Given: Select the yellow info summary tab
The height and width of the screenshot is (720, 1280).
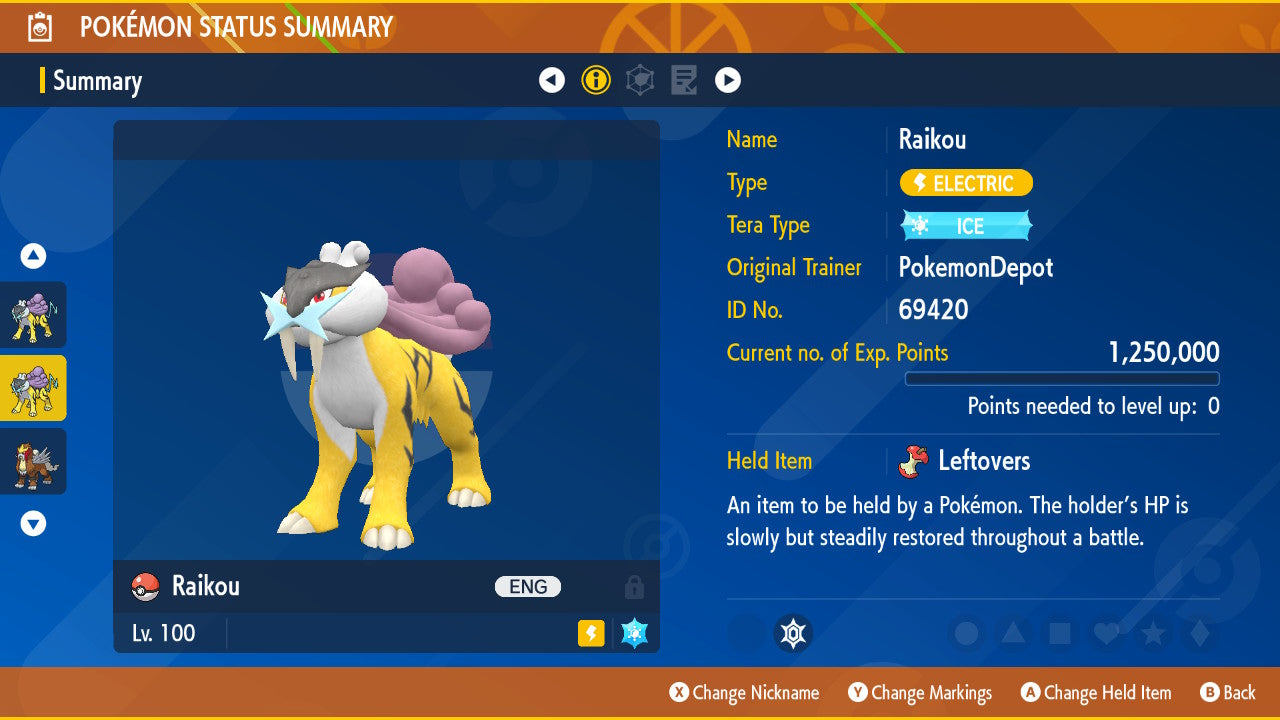Looking at the screenshot, I should click(x=596, y=80).
